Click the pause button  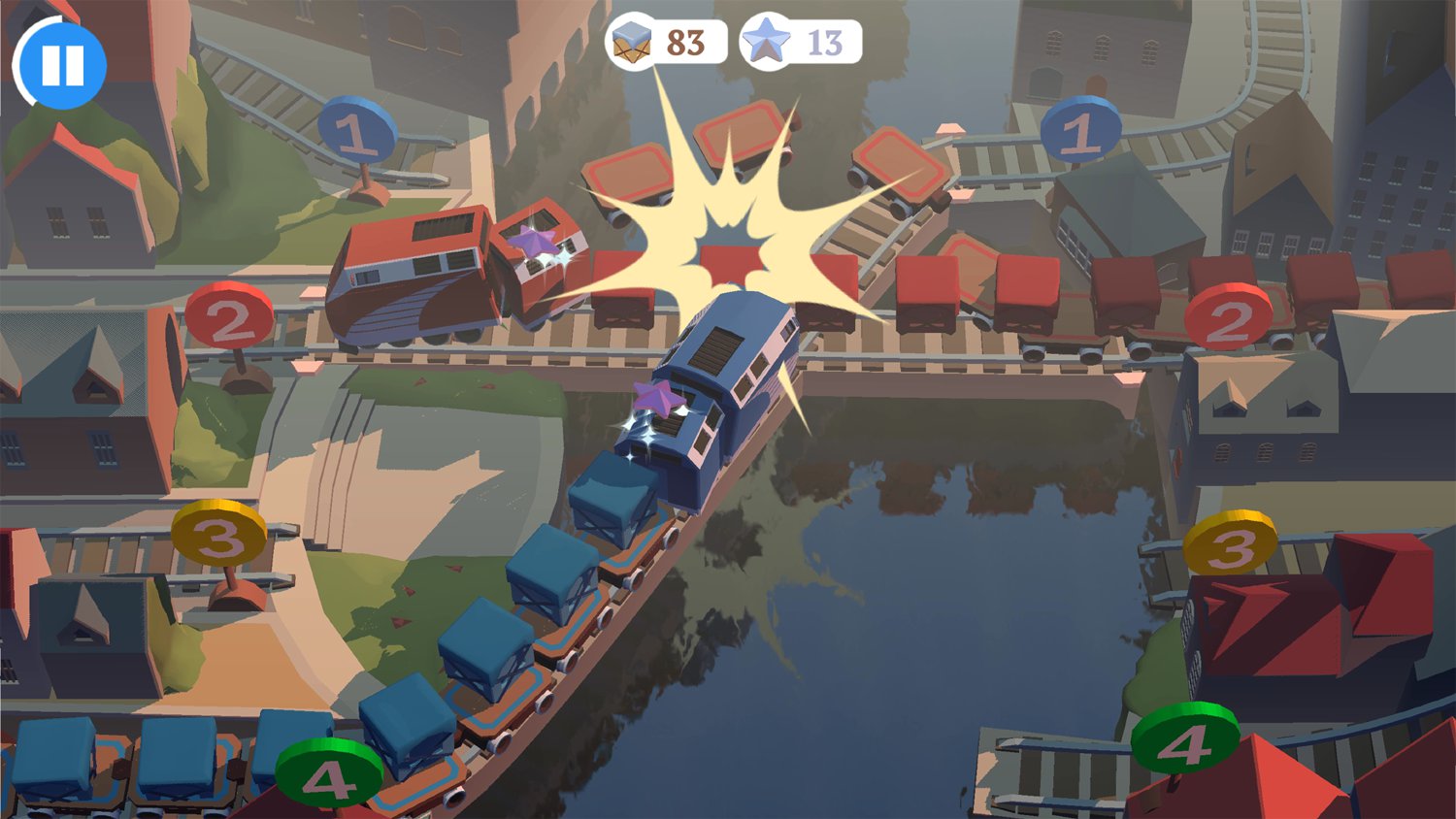click(x=61, y=62)
